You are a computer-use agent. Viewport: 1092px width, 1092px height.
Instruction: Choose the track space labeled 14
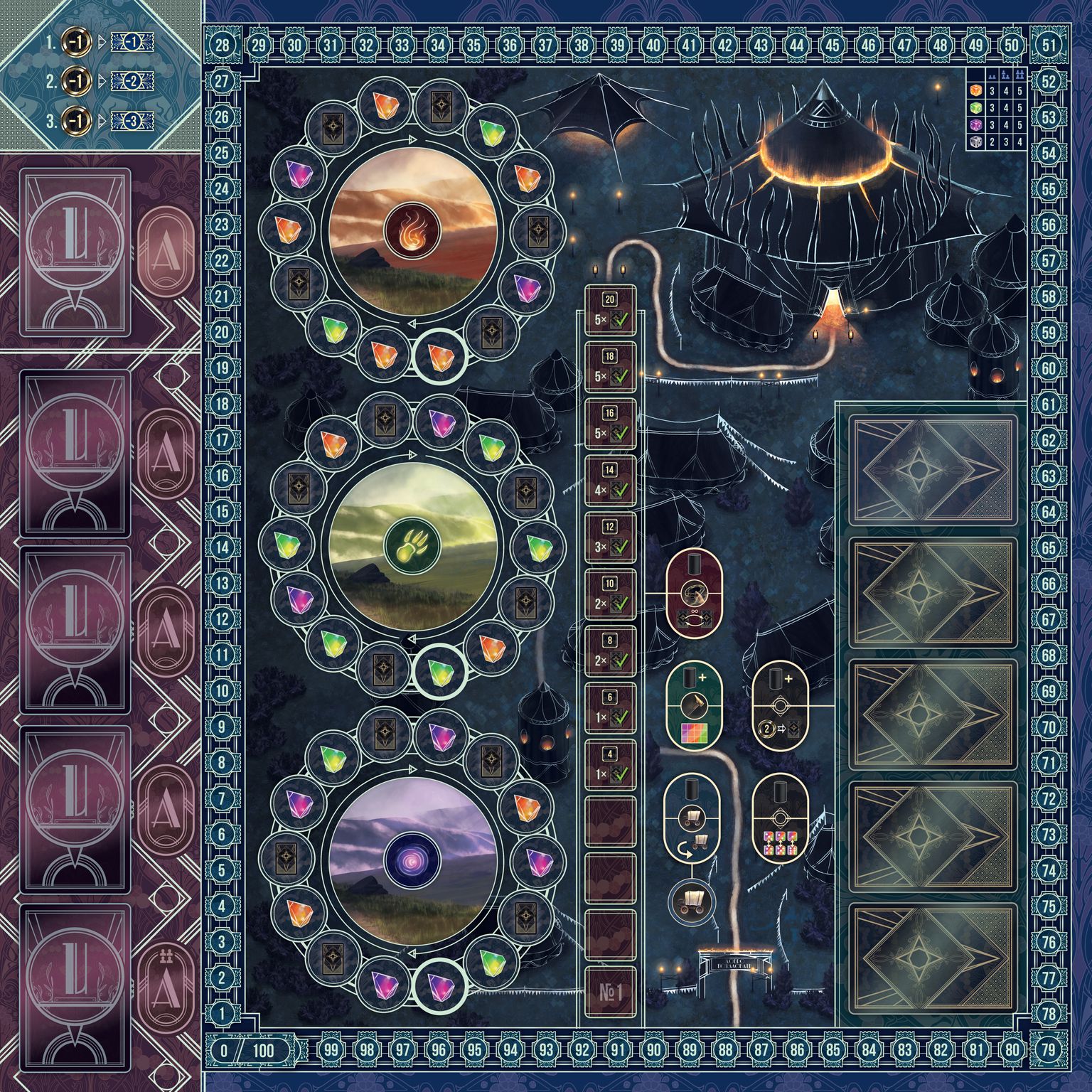pos(609,481)
